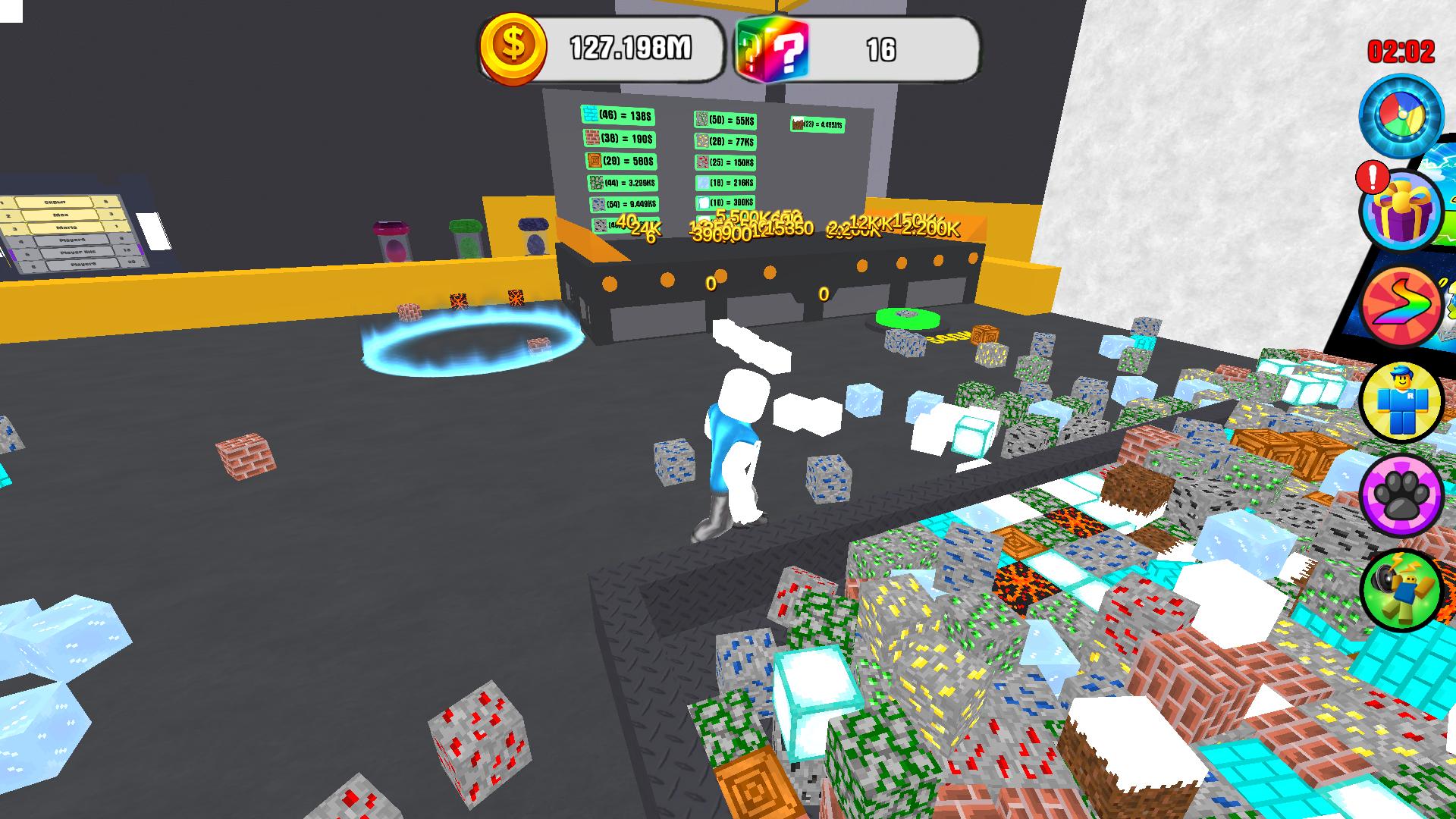The height and width of the screenshot is (819, 1456).
Task: Select Maria on the leaderboard
Action: tap(66, 227)
